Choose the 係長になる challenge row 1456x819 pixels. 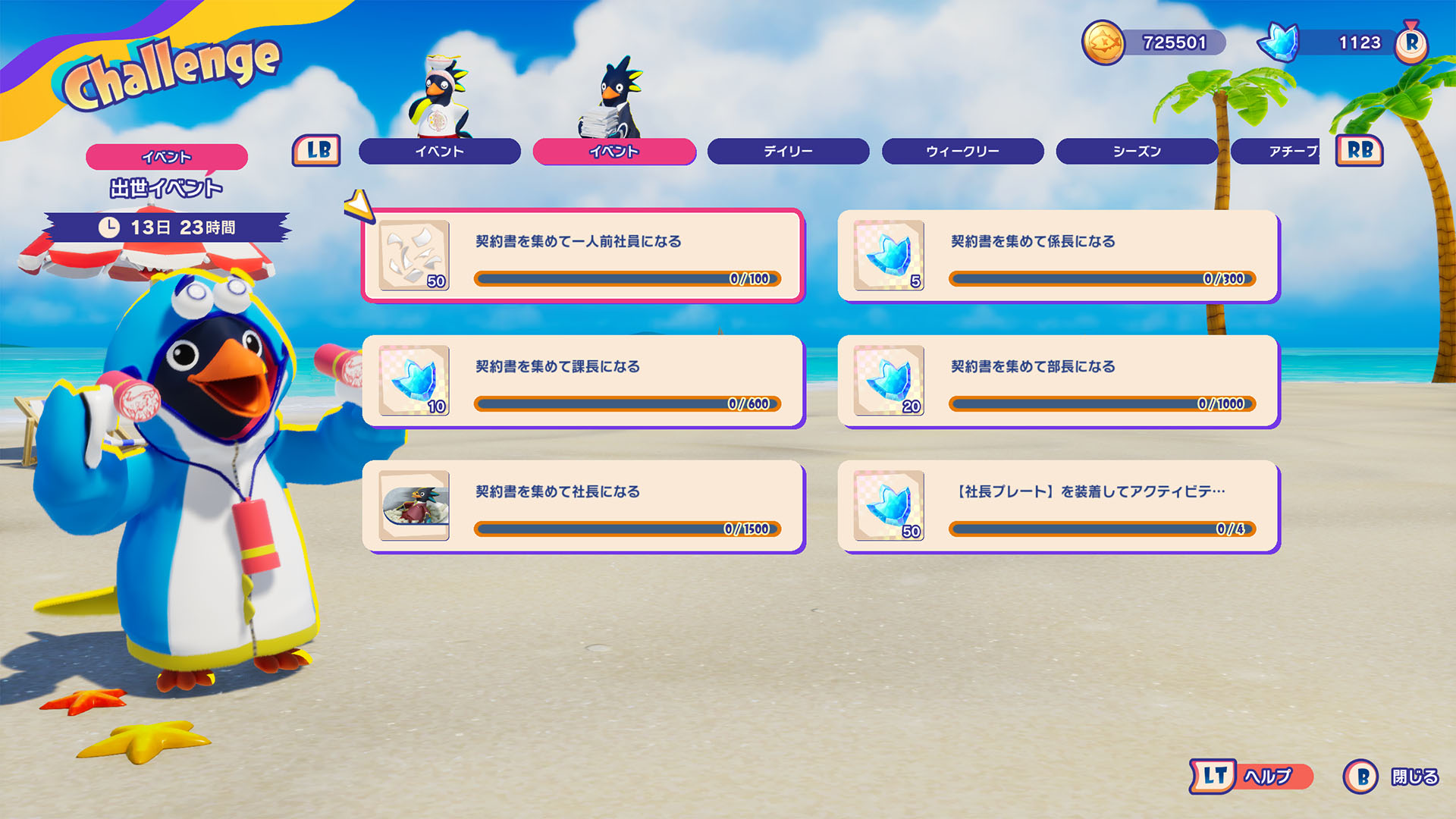pyautogui.click(x=1058, y=256)
